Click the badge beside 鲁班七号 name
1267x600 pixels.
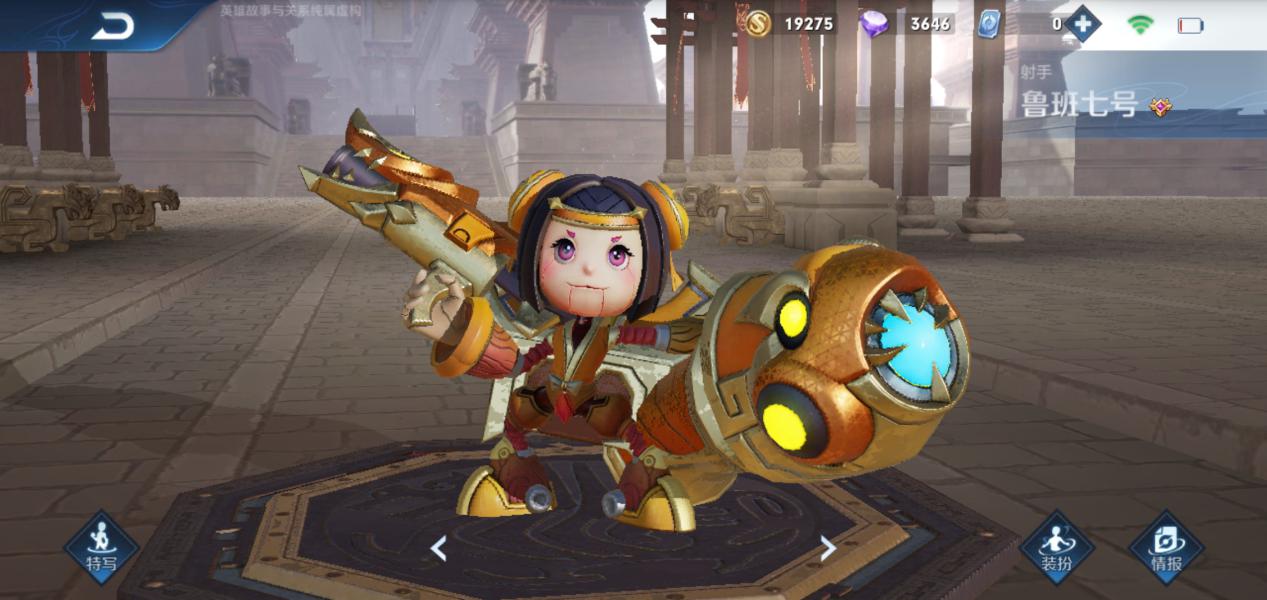point(1160,106)
